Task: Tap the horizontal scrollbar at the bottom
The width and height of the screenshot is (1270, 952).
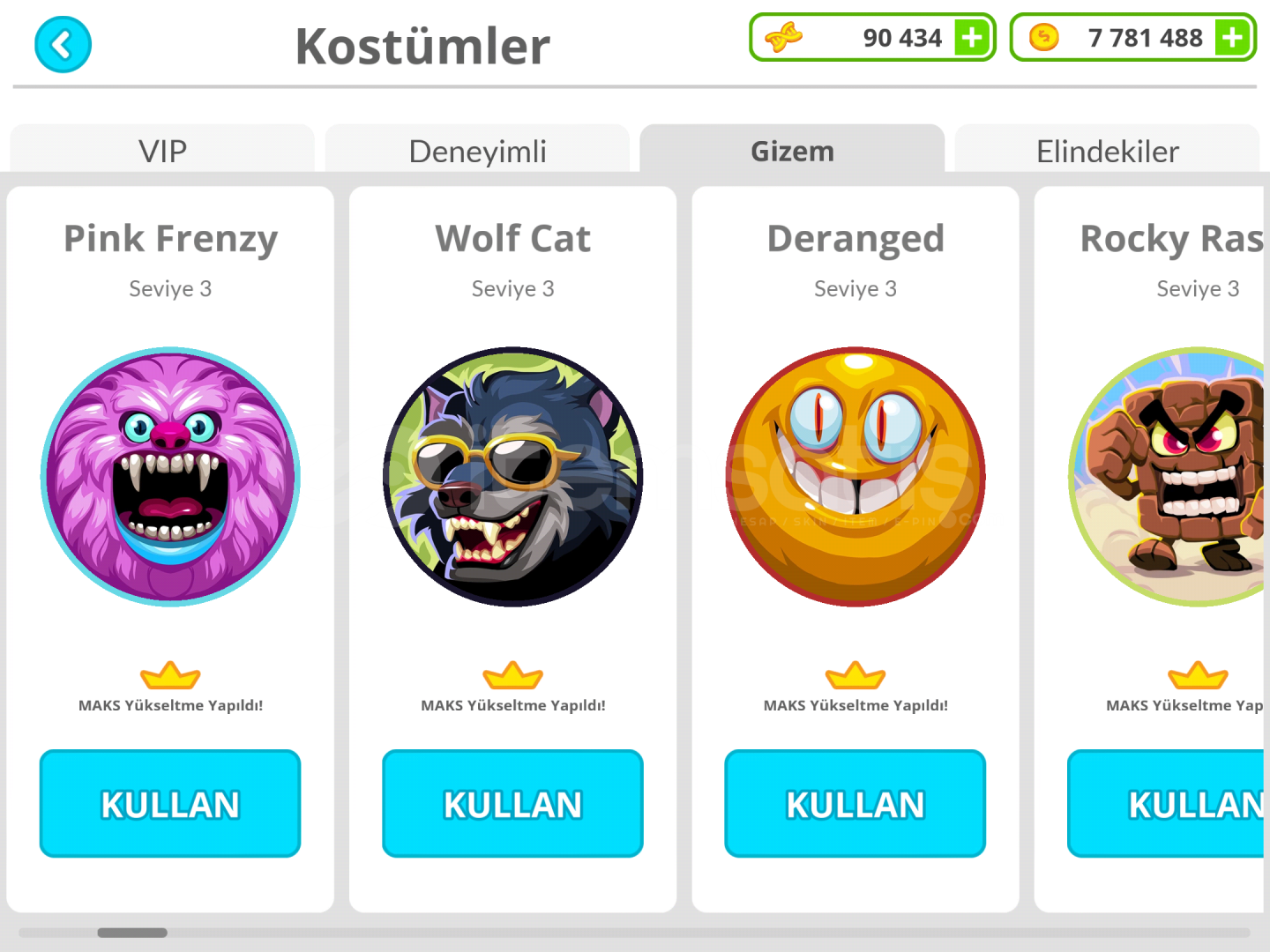Action: tap(132, 933)
